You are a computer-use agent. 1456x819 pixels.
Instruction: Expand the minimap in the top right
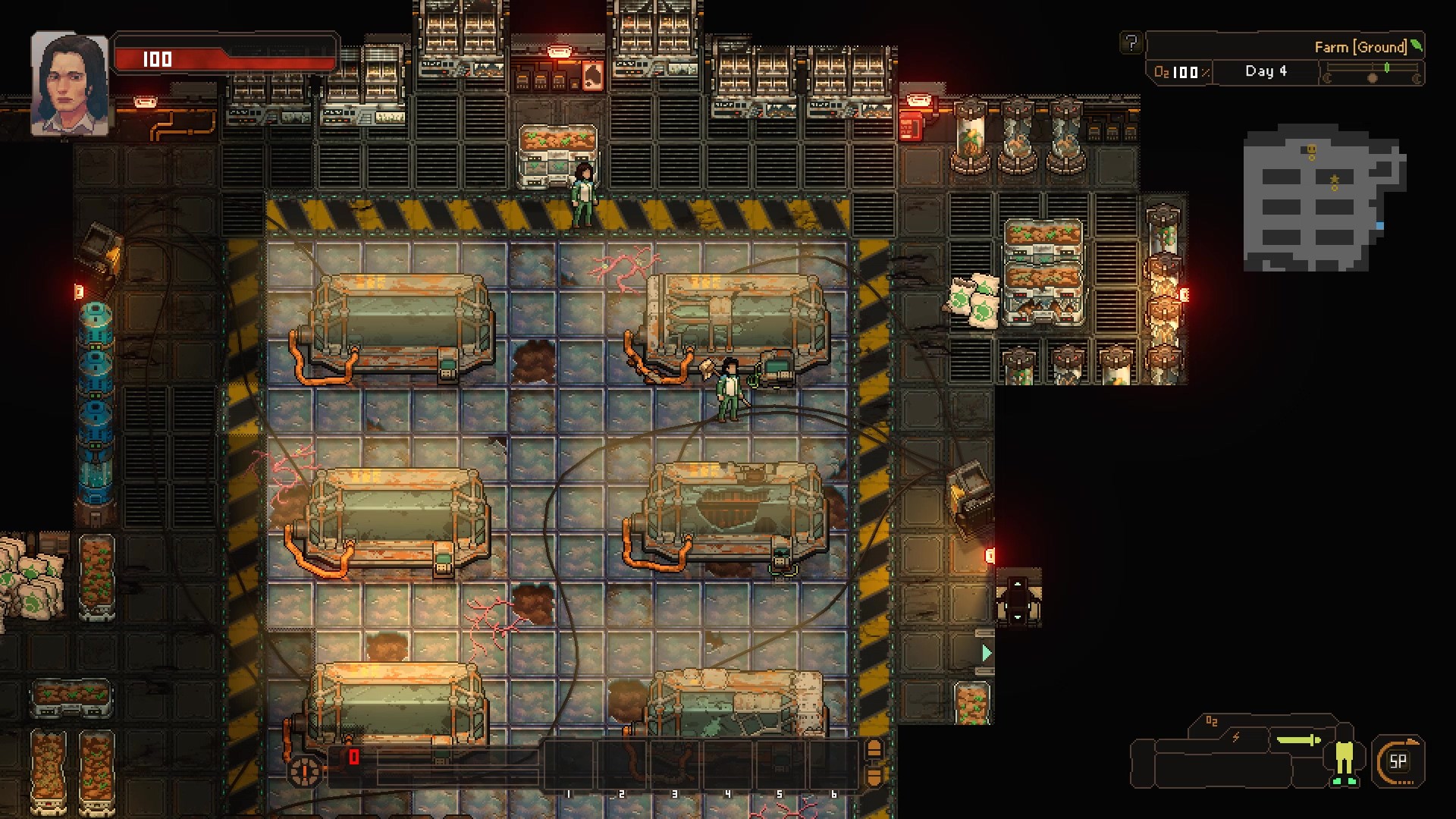1323,201
